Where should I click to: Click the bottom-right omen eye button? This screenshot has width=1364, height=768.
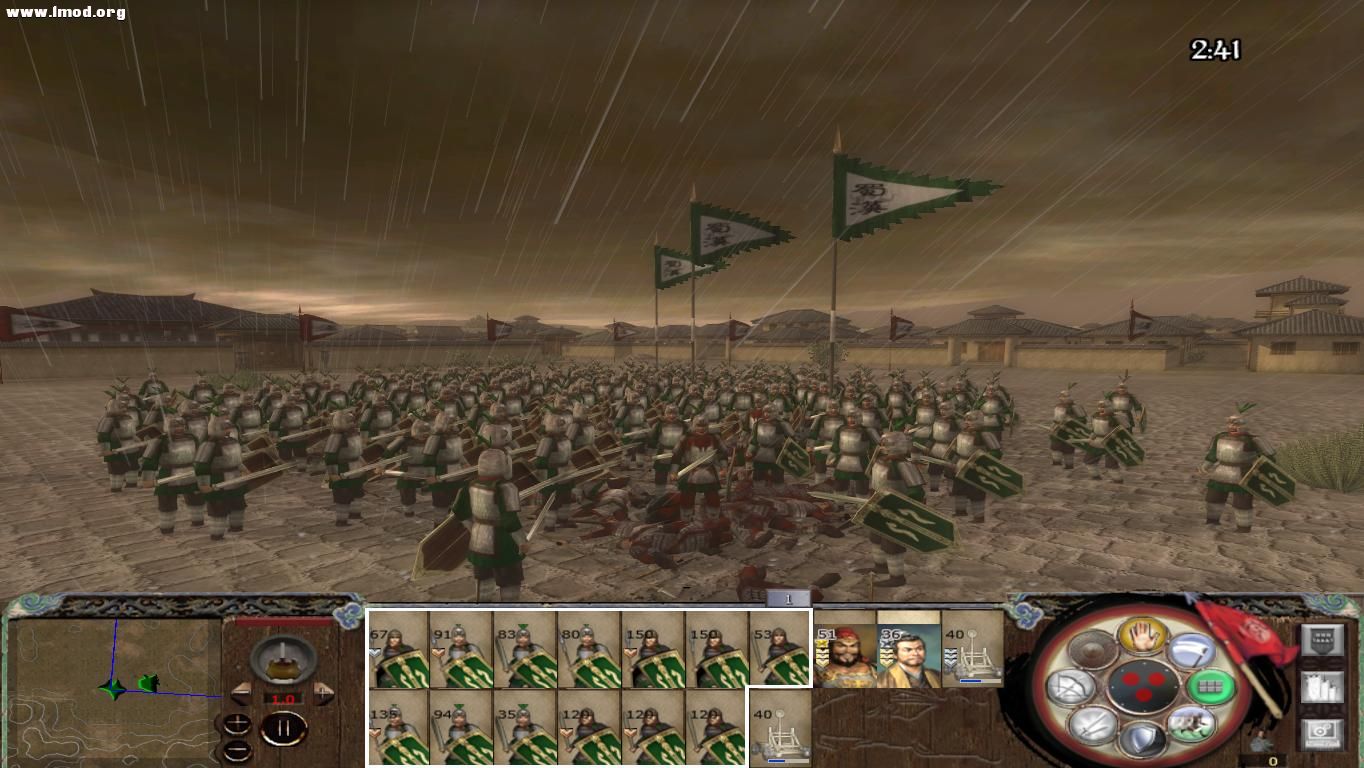tap(1321, 732)
